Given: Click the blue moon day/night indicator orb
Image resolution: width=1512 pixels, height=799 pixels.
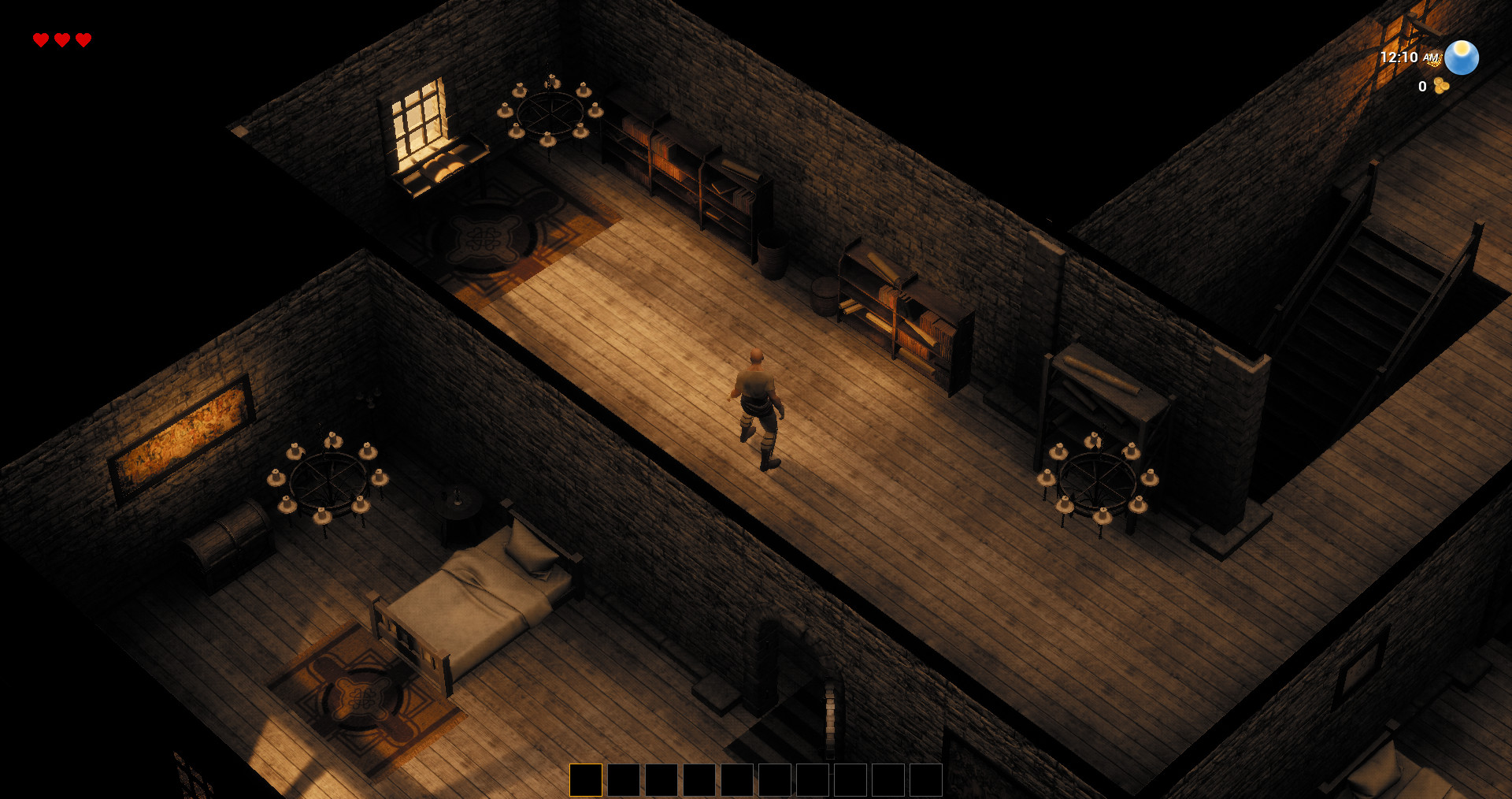Looking at the screenshot, I should 1461,58.
